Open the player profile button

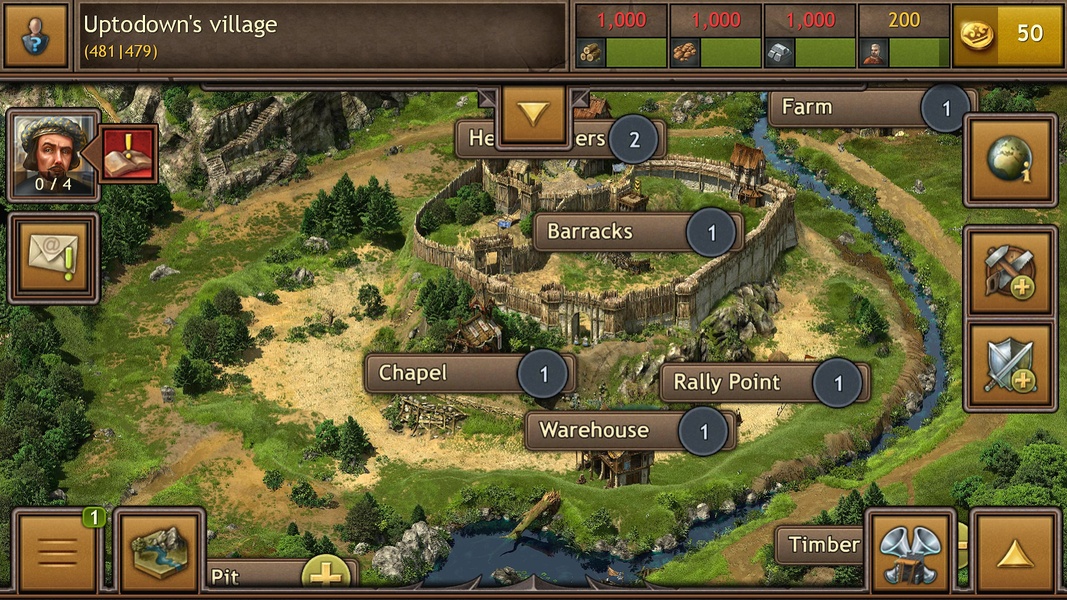[36, 35]
